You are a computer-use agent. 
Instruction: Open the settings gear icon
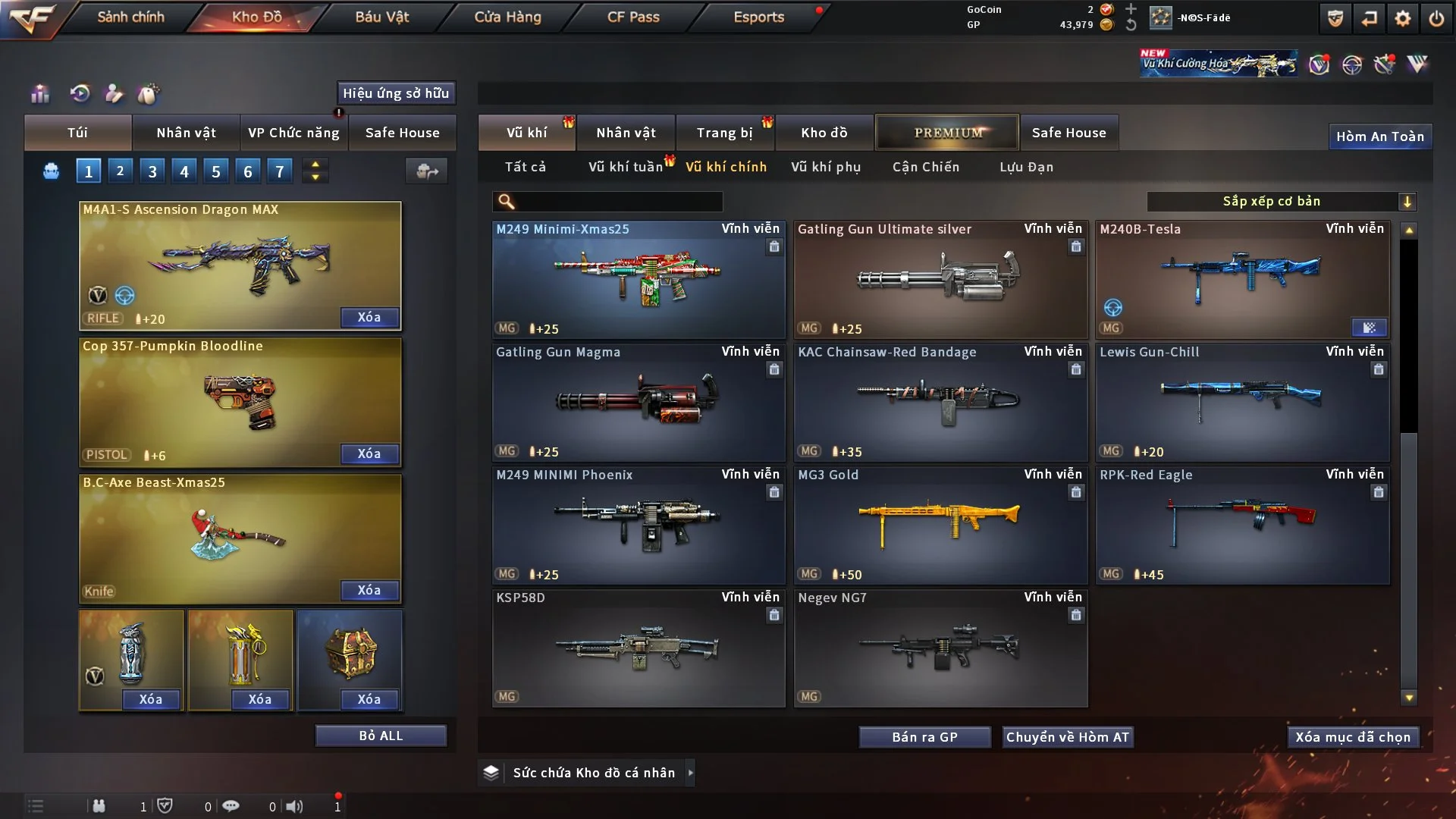(1402, 18)
